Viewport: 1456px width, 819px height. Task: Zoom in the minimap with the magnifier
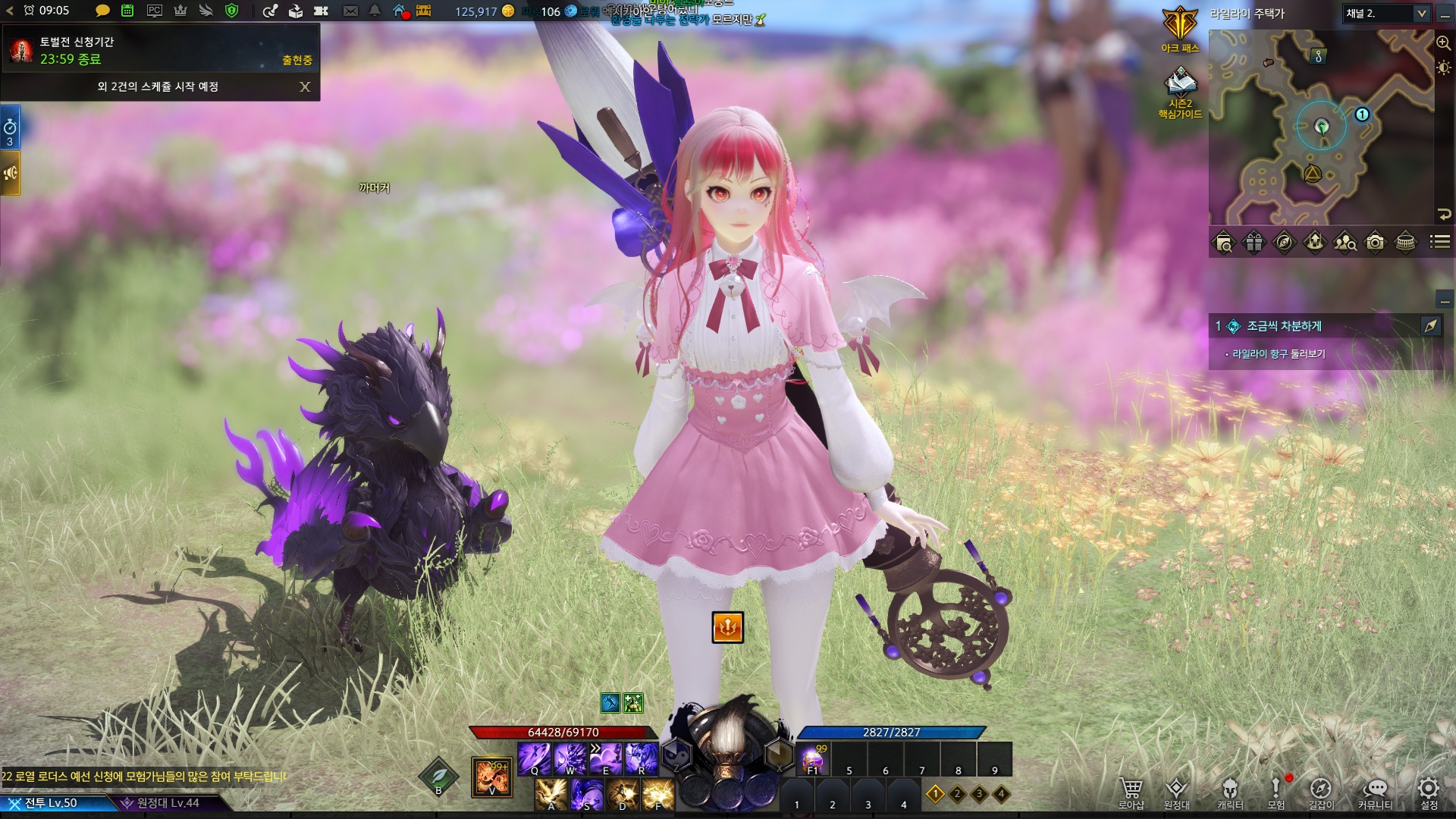(1443, 43)
